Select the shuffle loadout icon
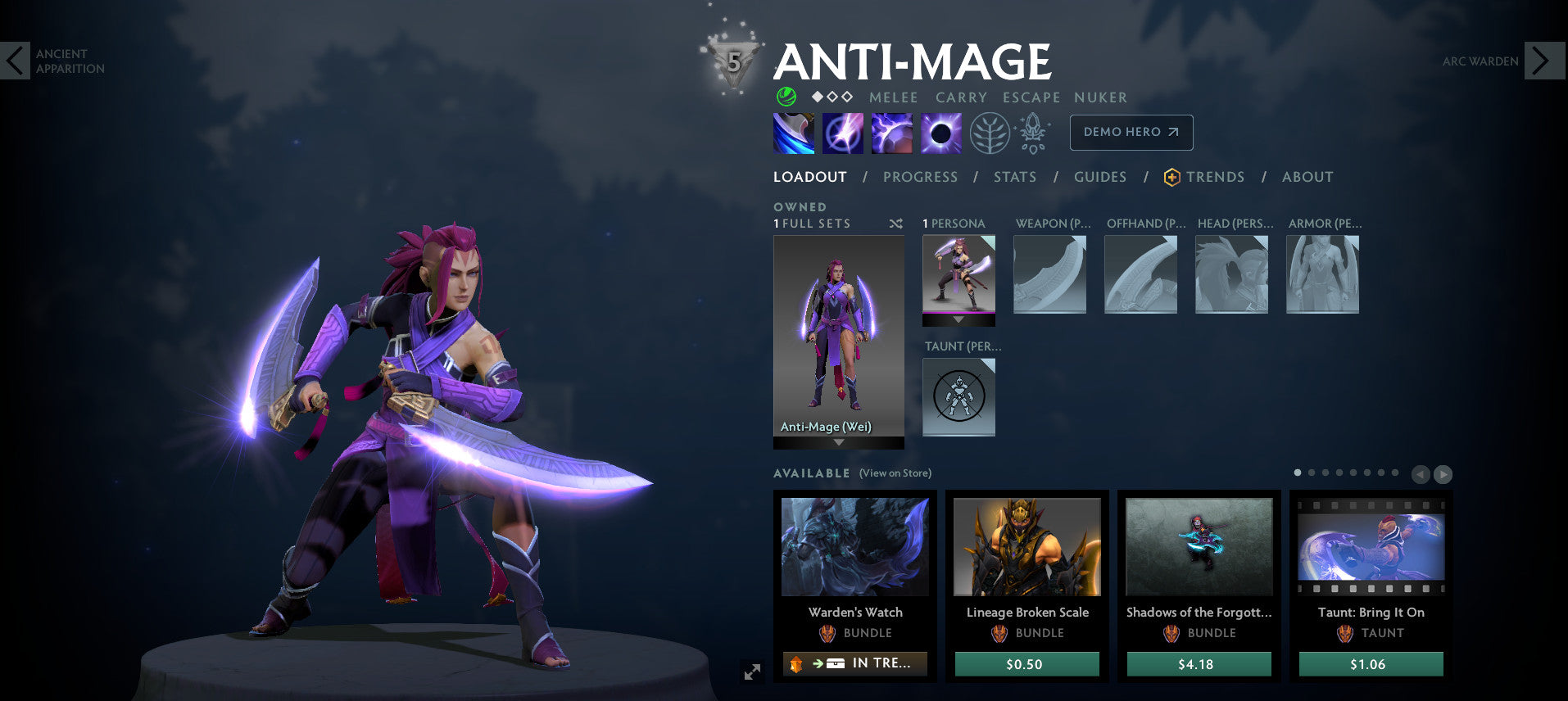 tap(895, 223)
